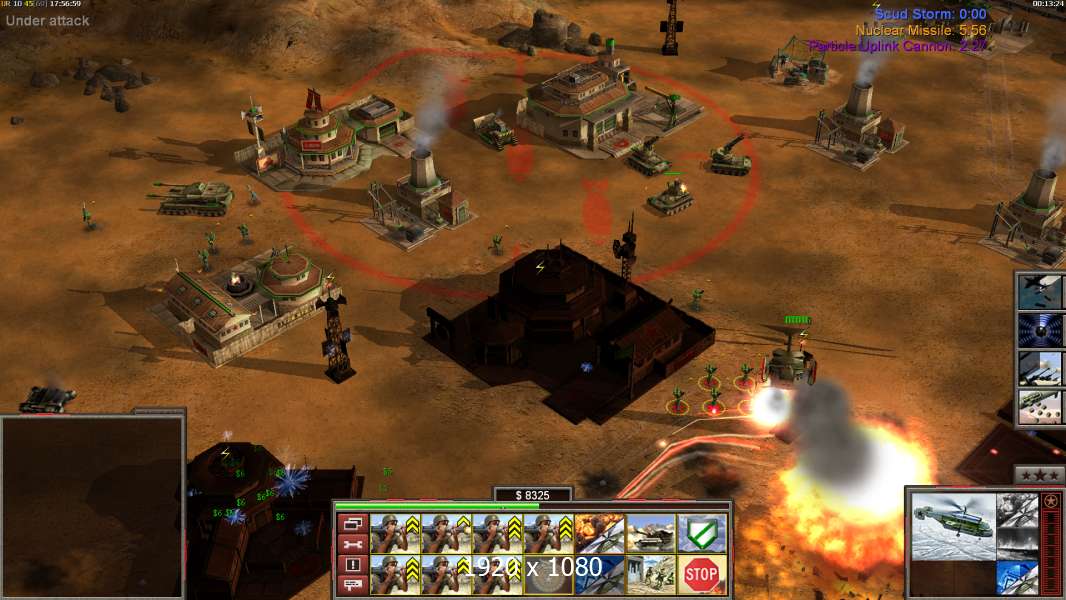This screenshot has height=600, width=1066.
Task: Open the wrench options button
Action: [x=351, y=544]
